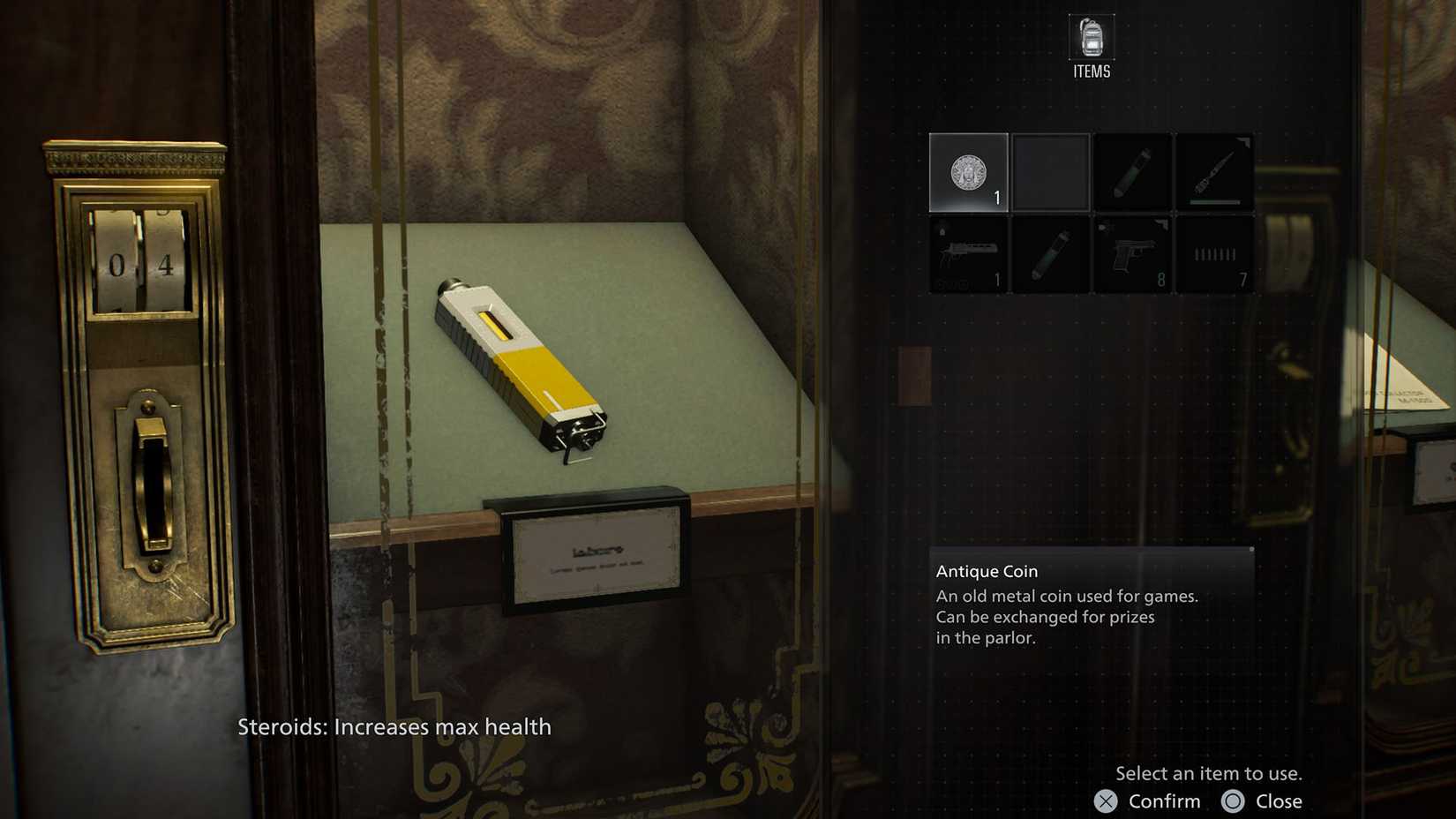The image size is (1456, 819).
Task: Click the dial wheel showing 0
Action: coord(117,263)
